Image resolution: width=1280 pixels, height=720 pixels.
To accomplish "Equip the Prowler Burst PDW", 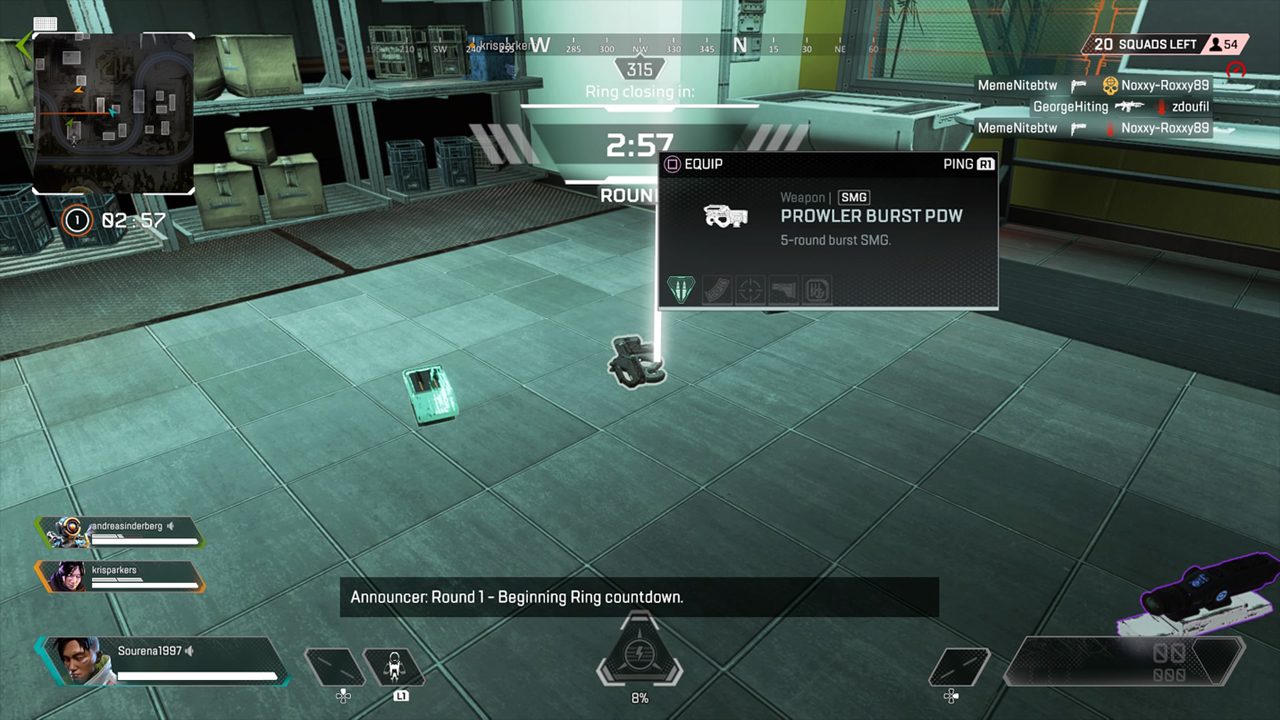I will coord(690,164).
